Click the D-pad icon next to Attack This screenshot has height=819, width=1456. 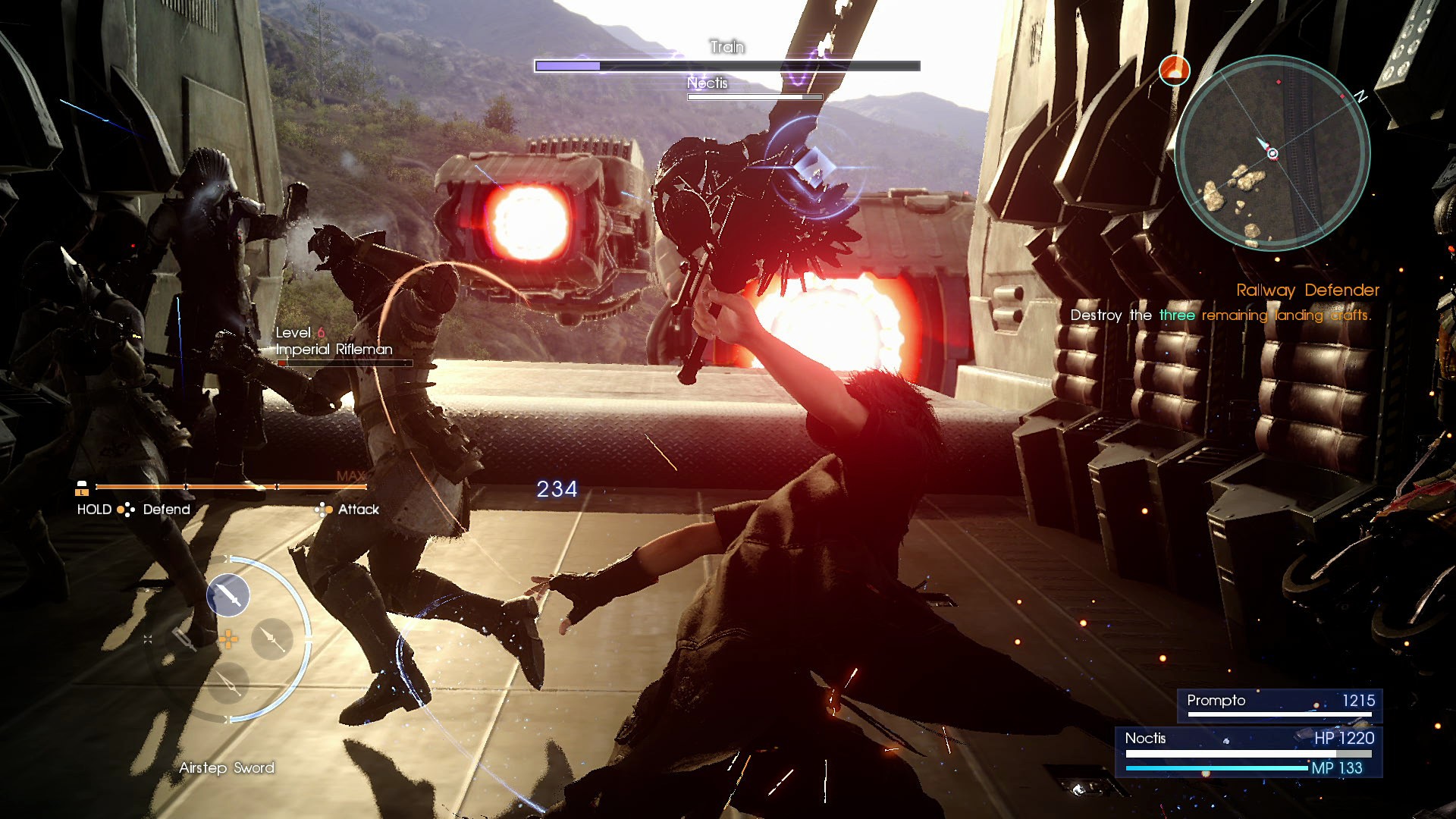pyautogui.click(x=325, y=510)
